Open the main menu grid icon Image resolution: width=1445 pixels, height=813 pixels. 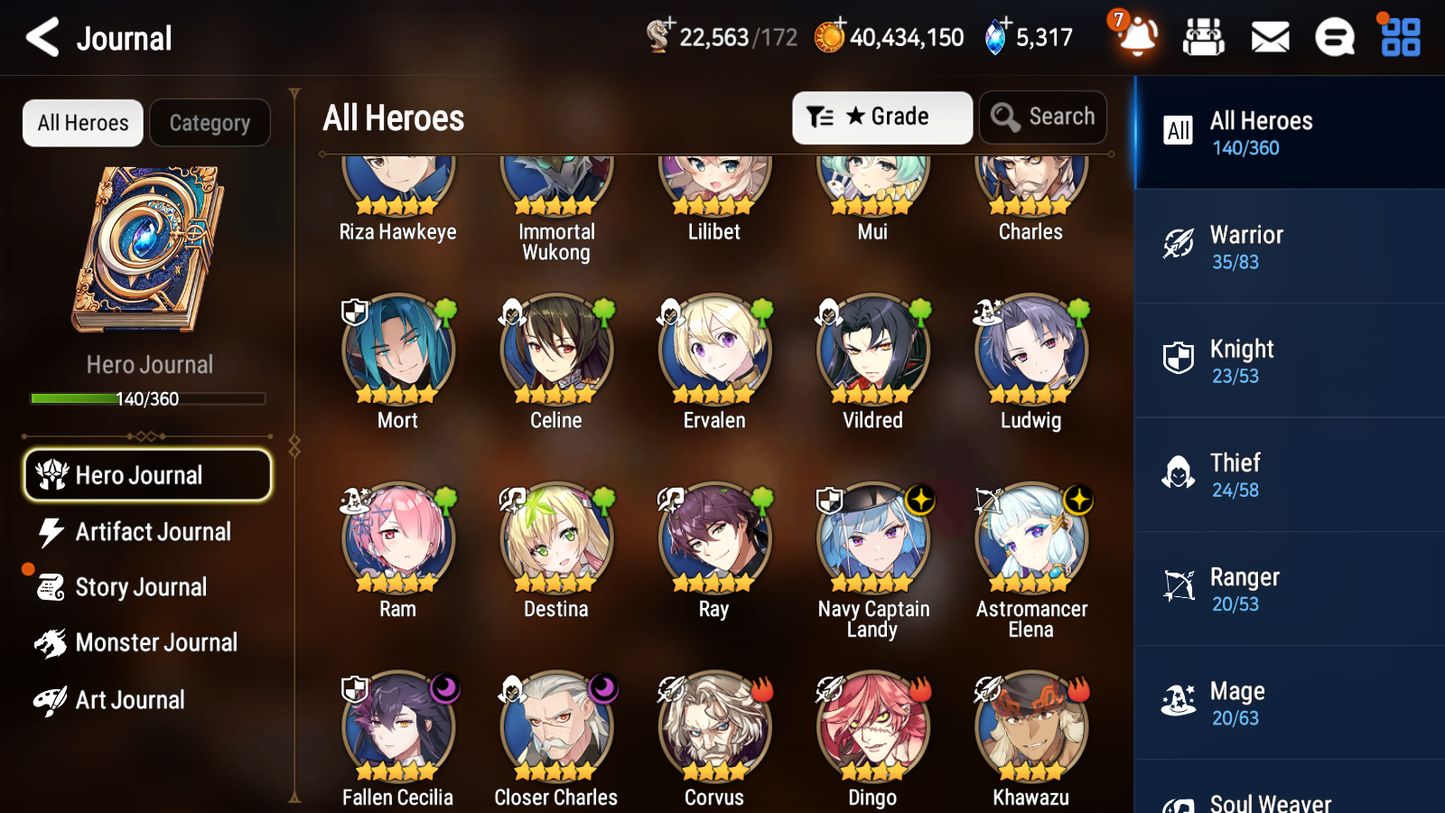pyautogui.click(x=1399, y=36)
